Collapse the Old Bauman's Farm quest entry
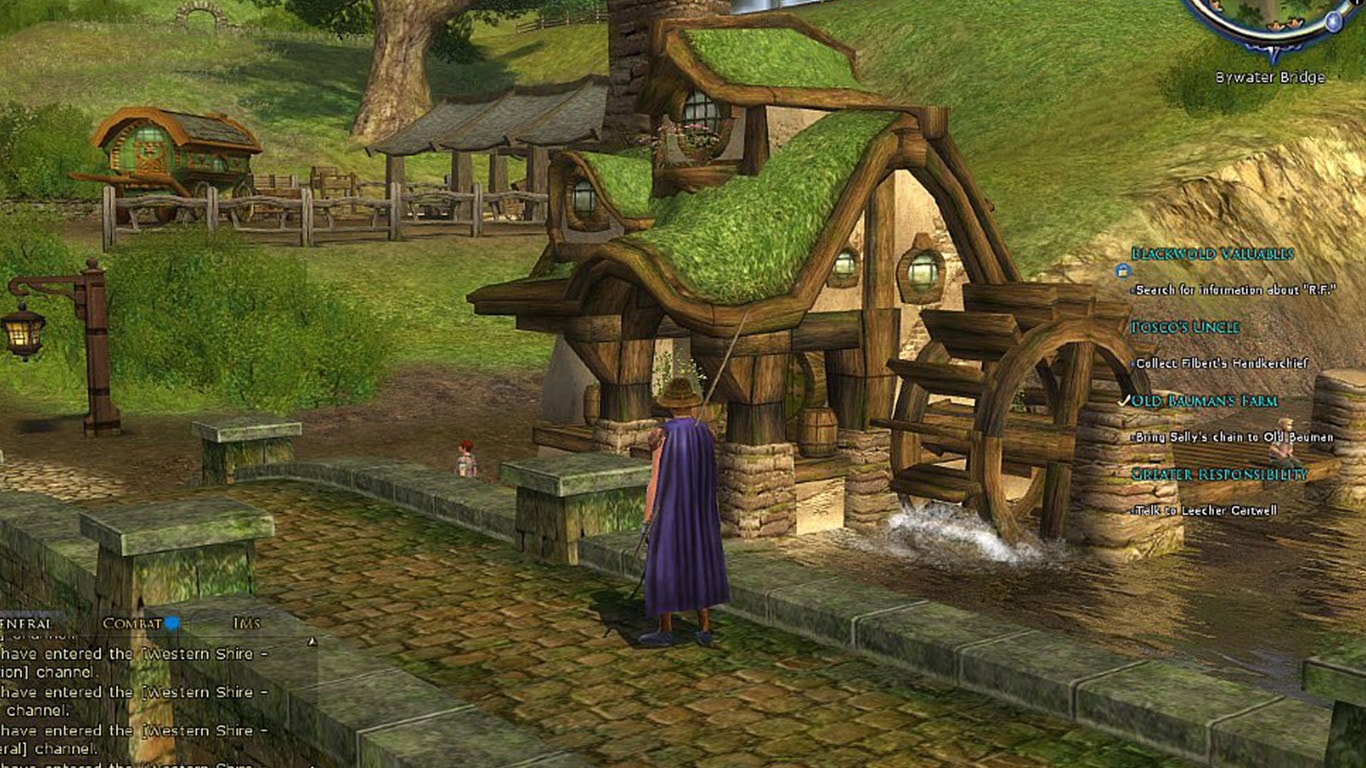The width and height of the screenshot is (1366, 768). tap(1203, 401)
